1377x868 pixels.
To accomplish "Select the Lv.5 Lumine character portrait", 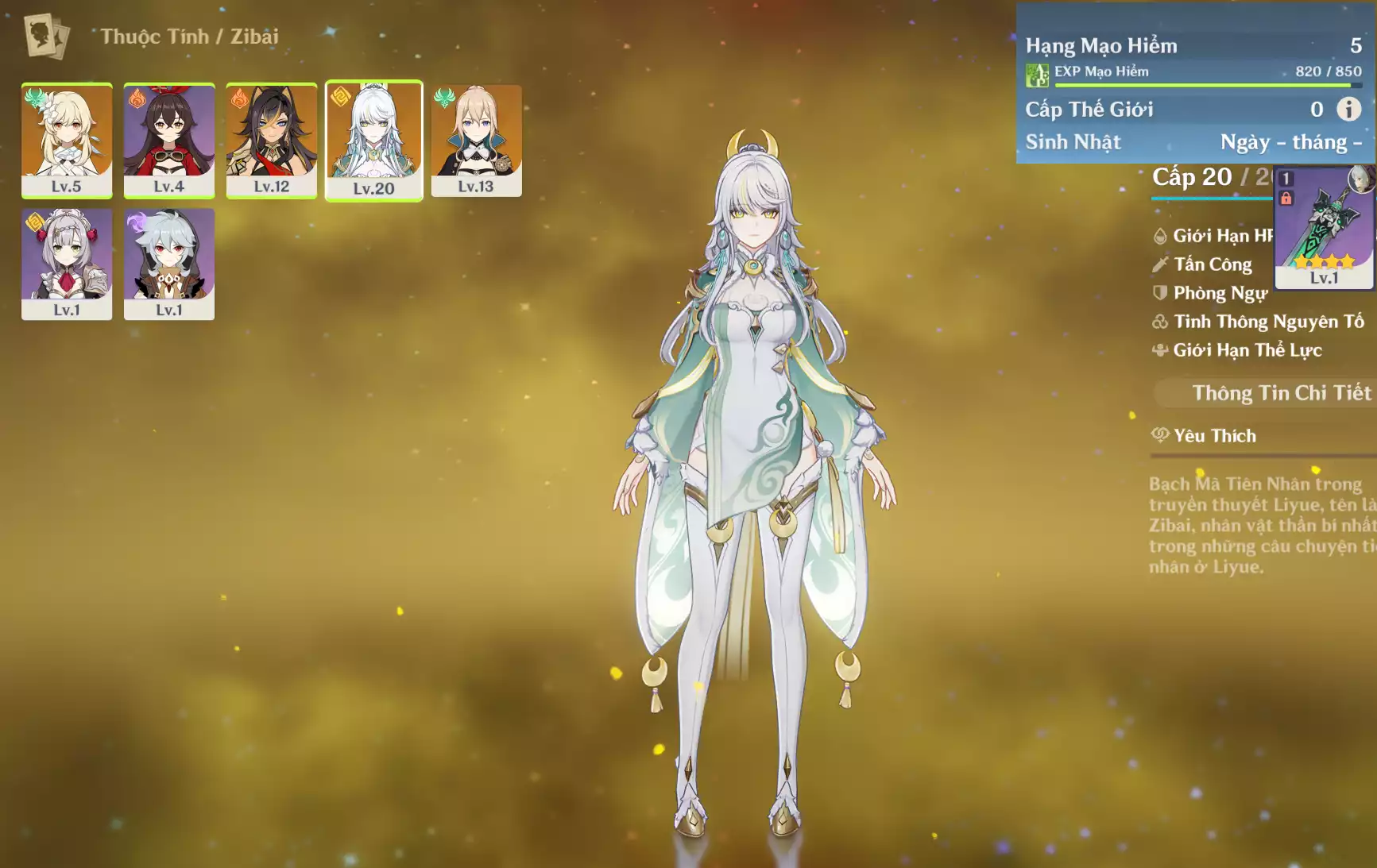I will coord(67,140).
